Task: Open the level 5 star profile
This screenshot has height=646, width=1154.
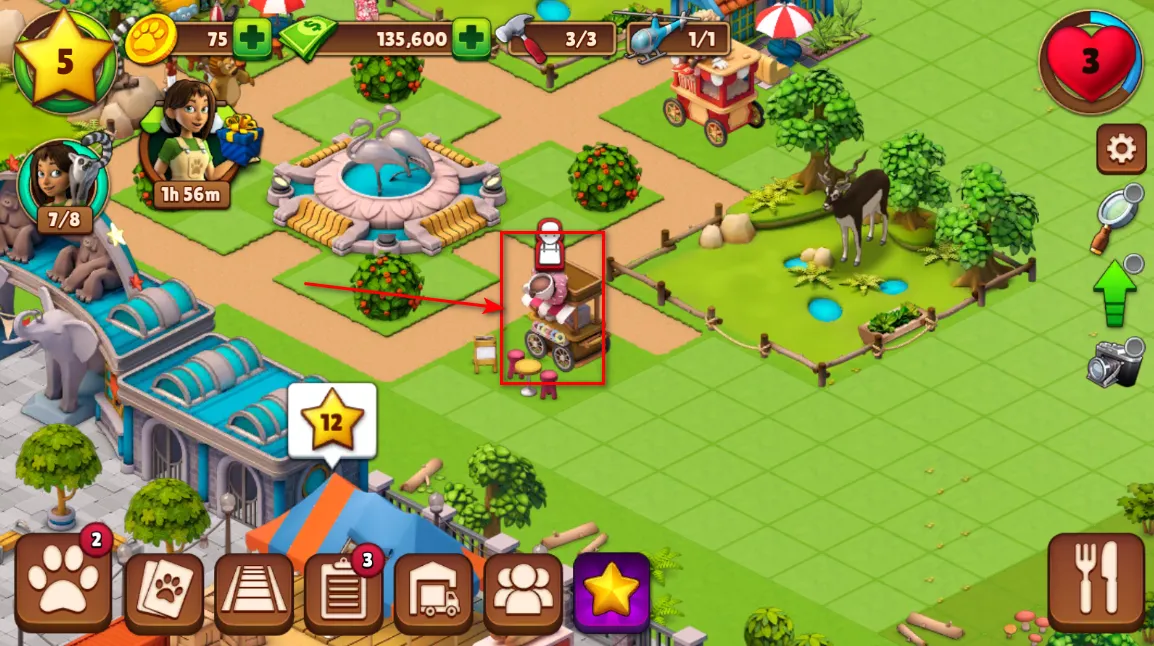Action: [64, 61]
